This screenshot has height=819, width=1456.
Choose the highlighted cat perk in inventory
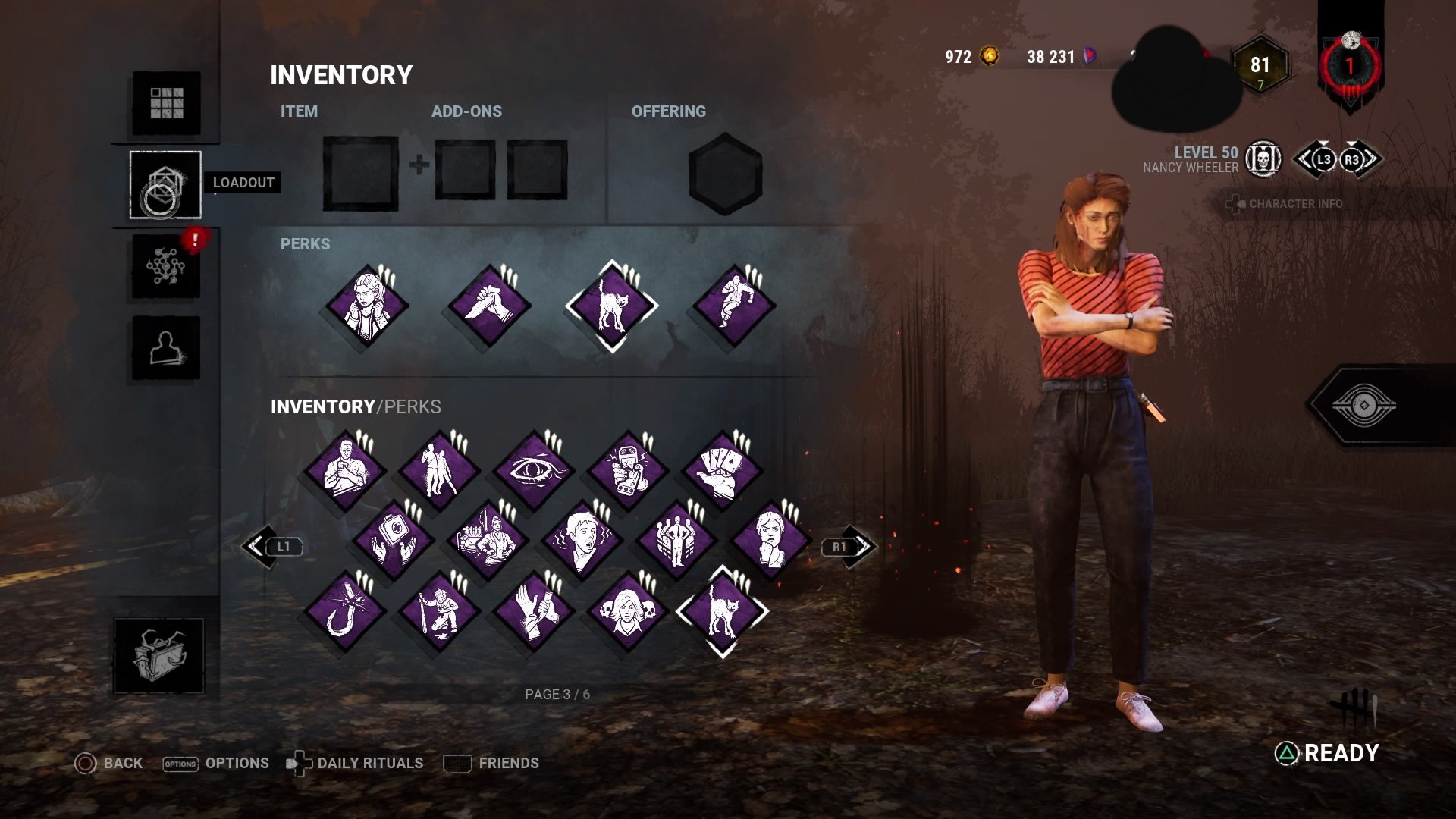(721, 612)
